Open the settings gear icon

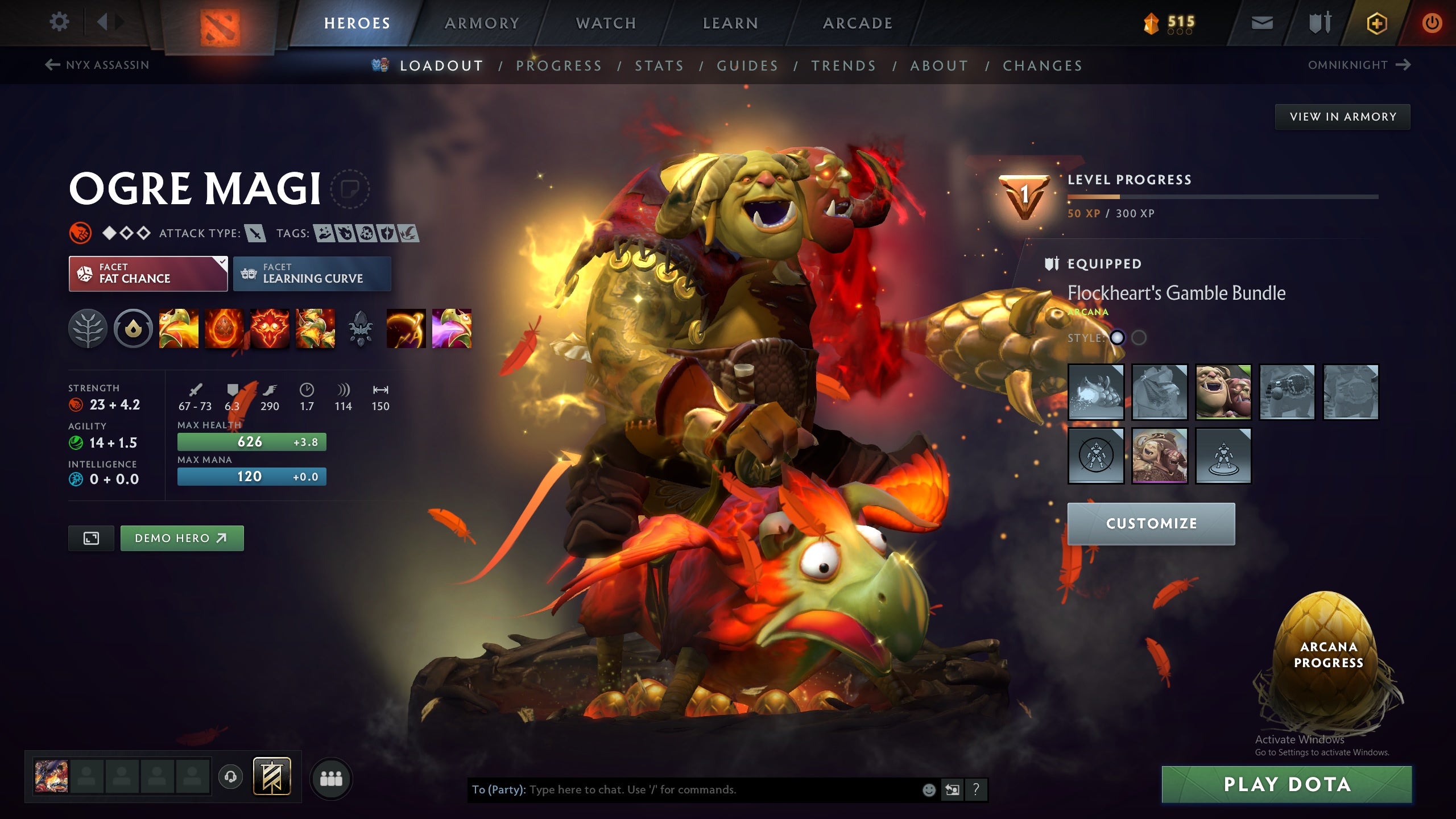[x=59, y=21]
